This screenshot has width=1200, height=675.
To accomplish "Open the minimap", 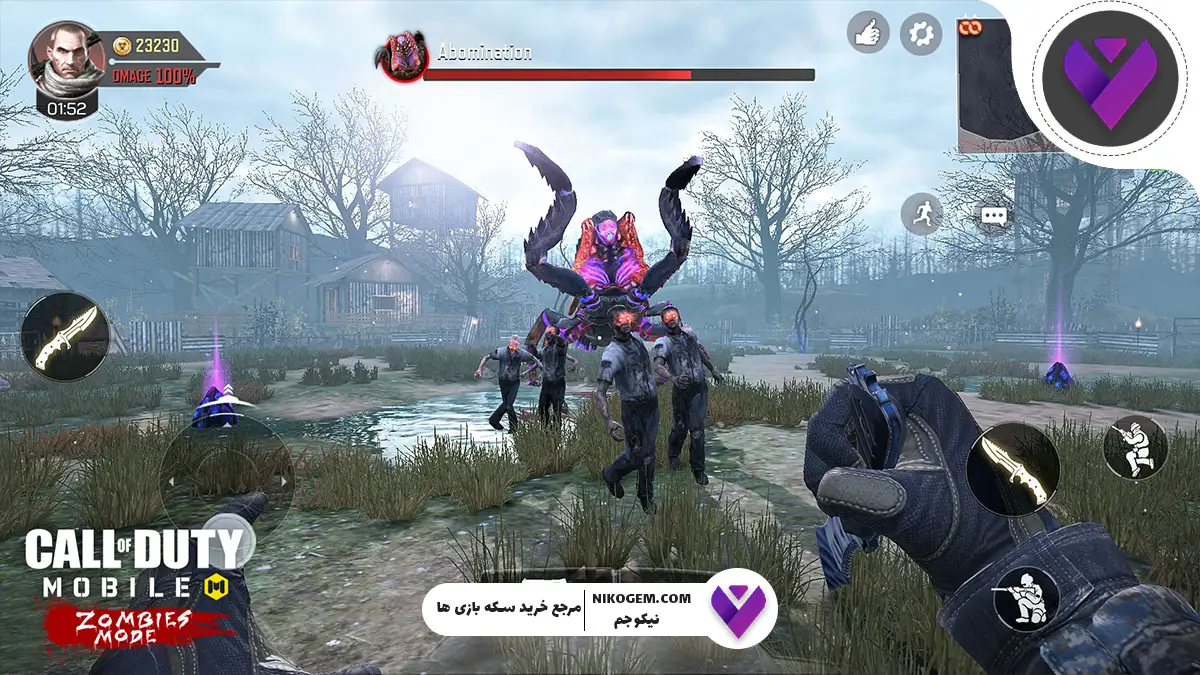I will pyautogui.click(x=994, y=85).
